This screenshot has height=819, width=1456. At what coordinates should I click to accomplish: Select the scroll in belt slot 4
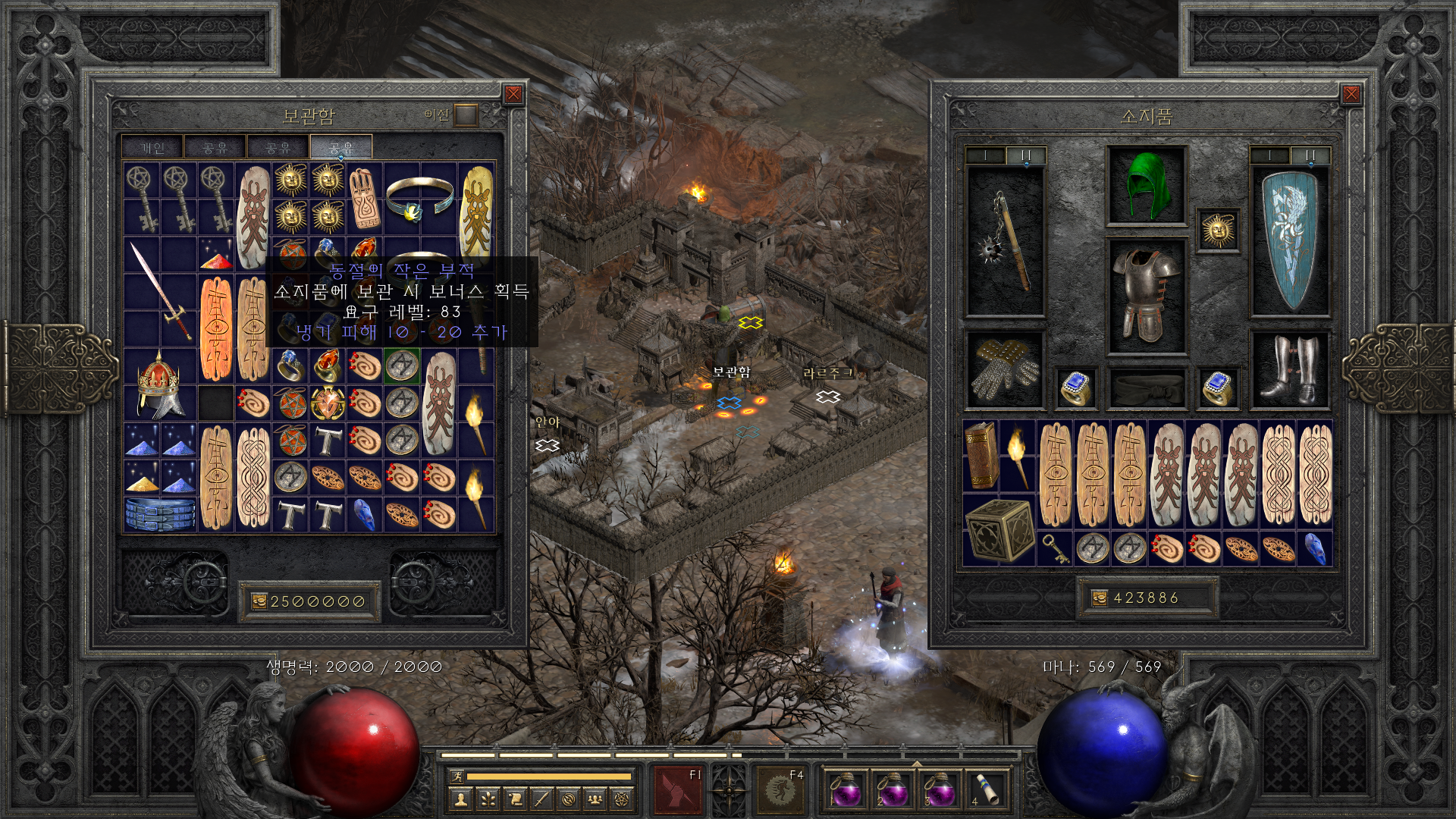(986, 789)
